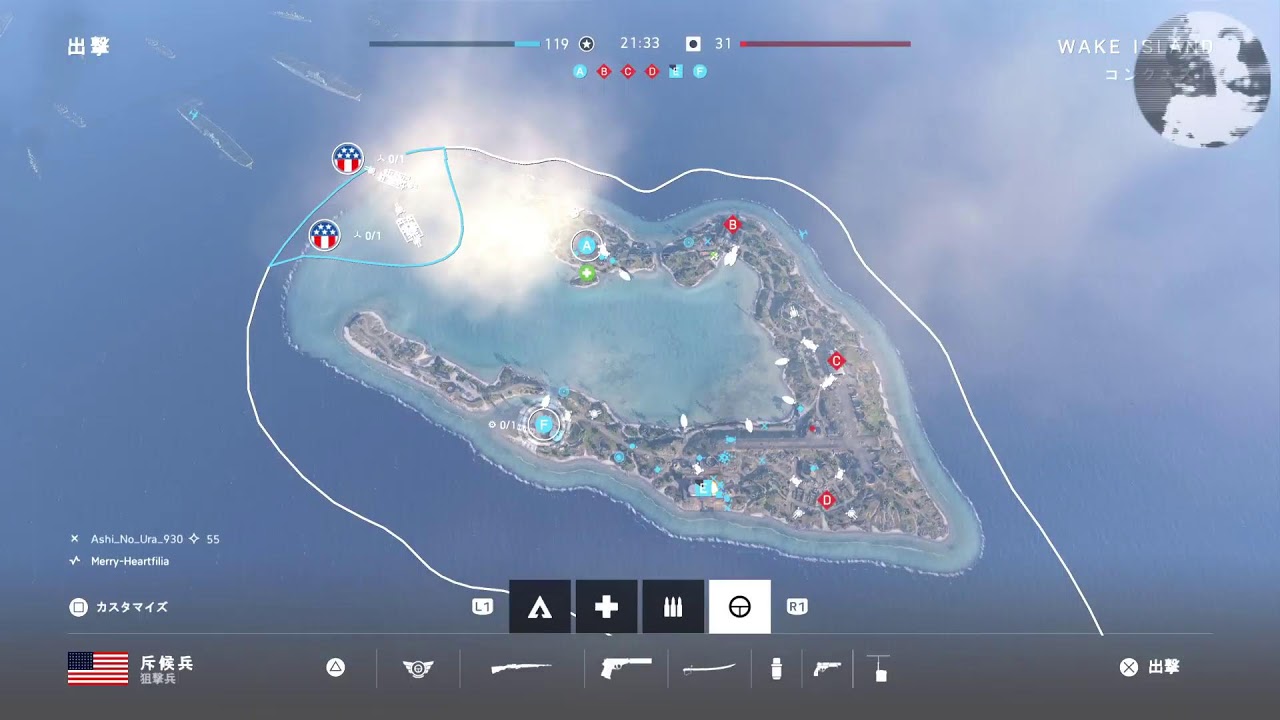Click the red D objective marker
The image size is (1280, 720).
[x=826, y=500]
